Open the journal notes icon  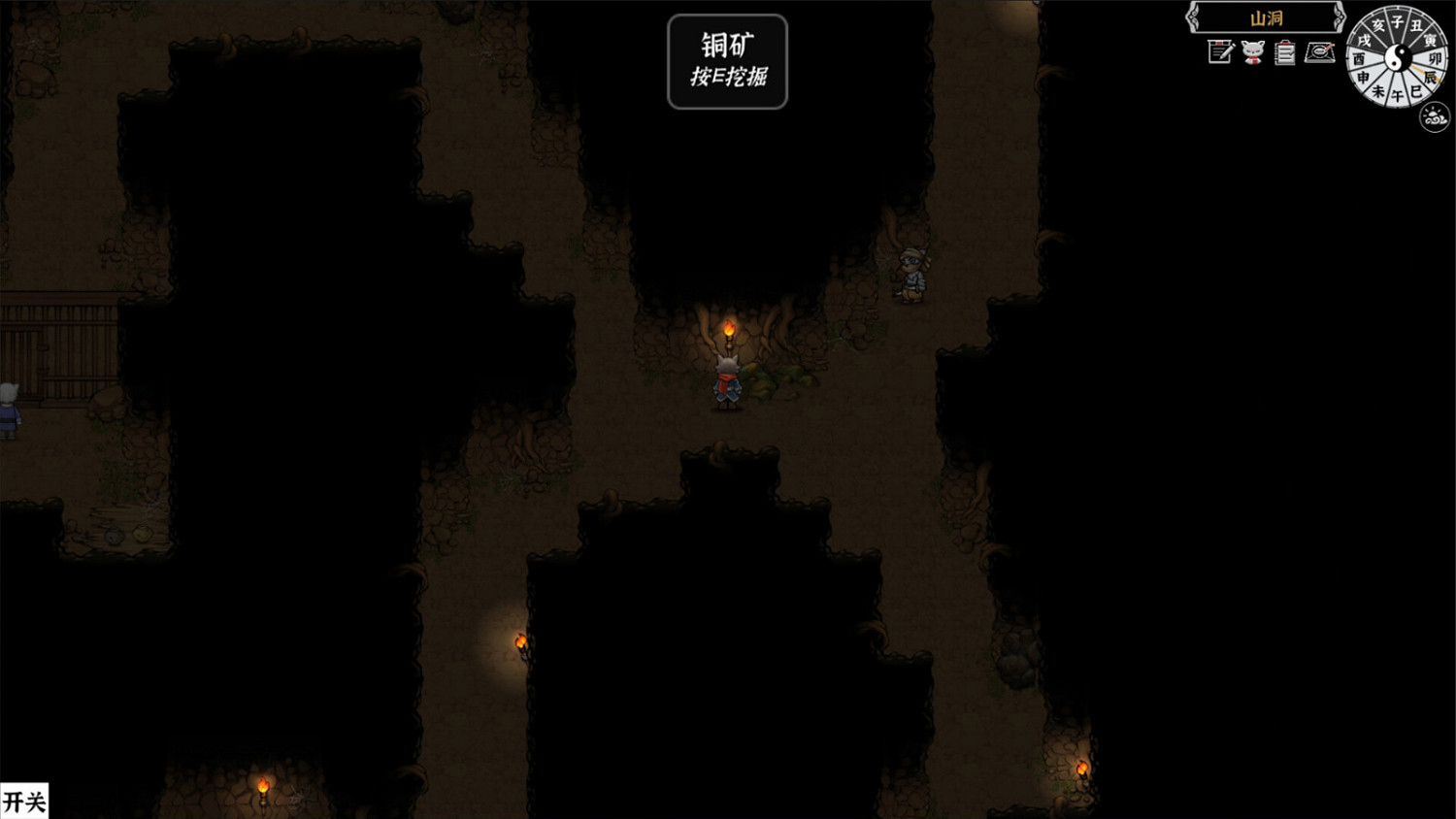pyautogui.click(x=1218, y=51)
